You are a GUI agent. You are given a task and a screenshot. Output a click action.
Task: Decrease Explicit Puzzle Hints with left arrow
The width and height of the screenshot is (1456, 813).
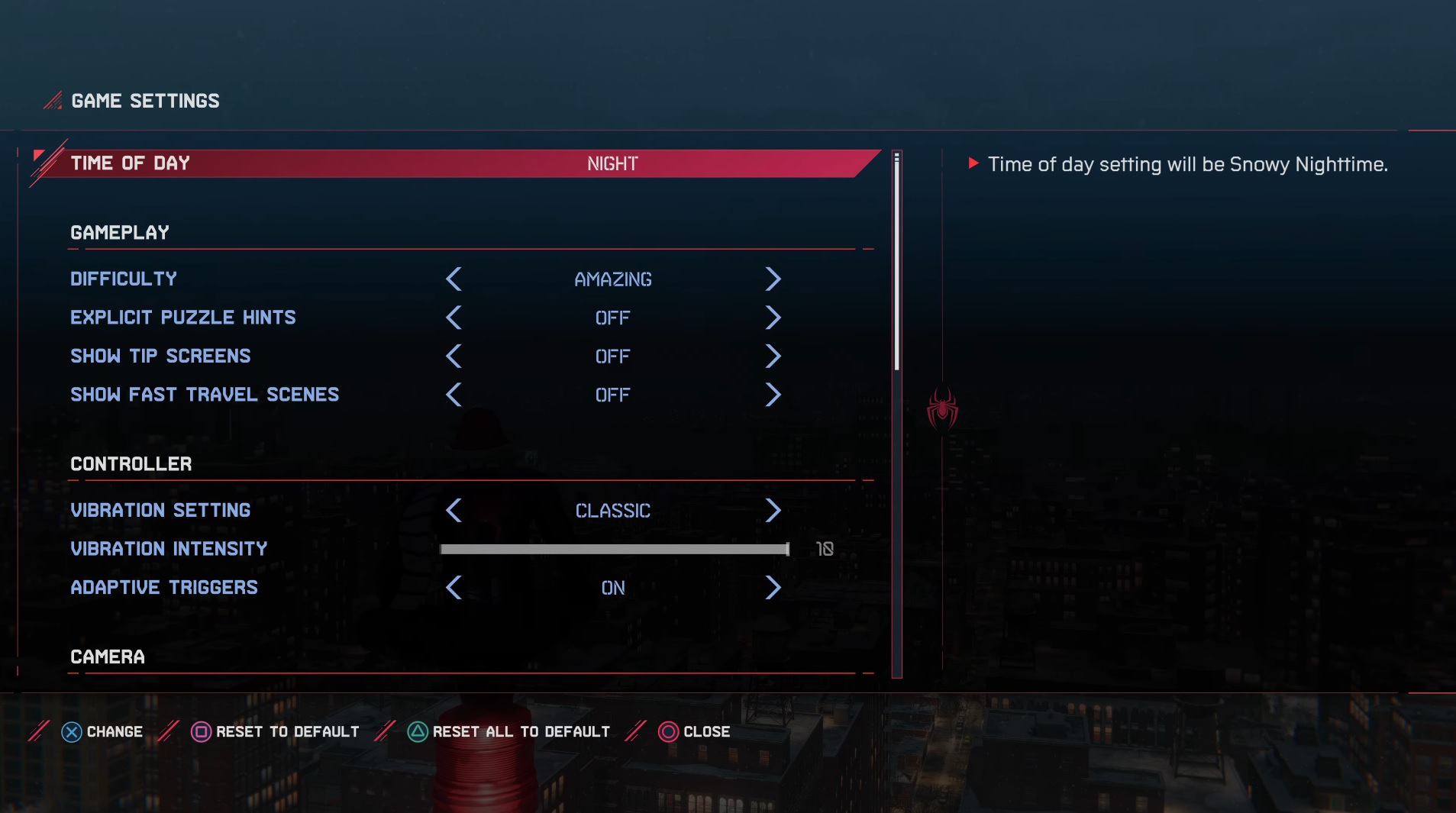click(454, 318)
